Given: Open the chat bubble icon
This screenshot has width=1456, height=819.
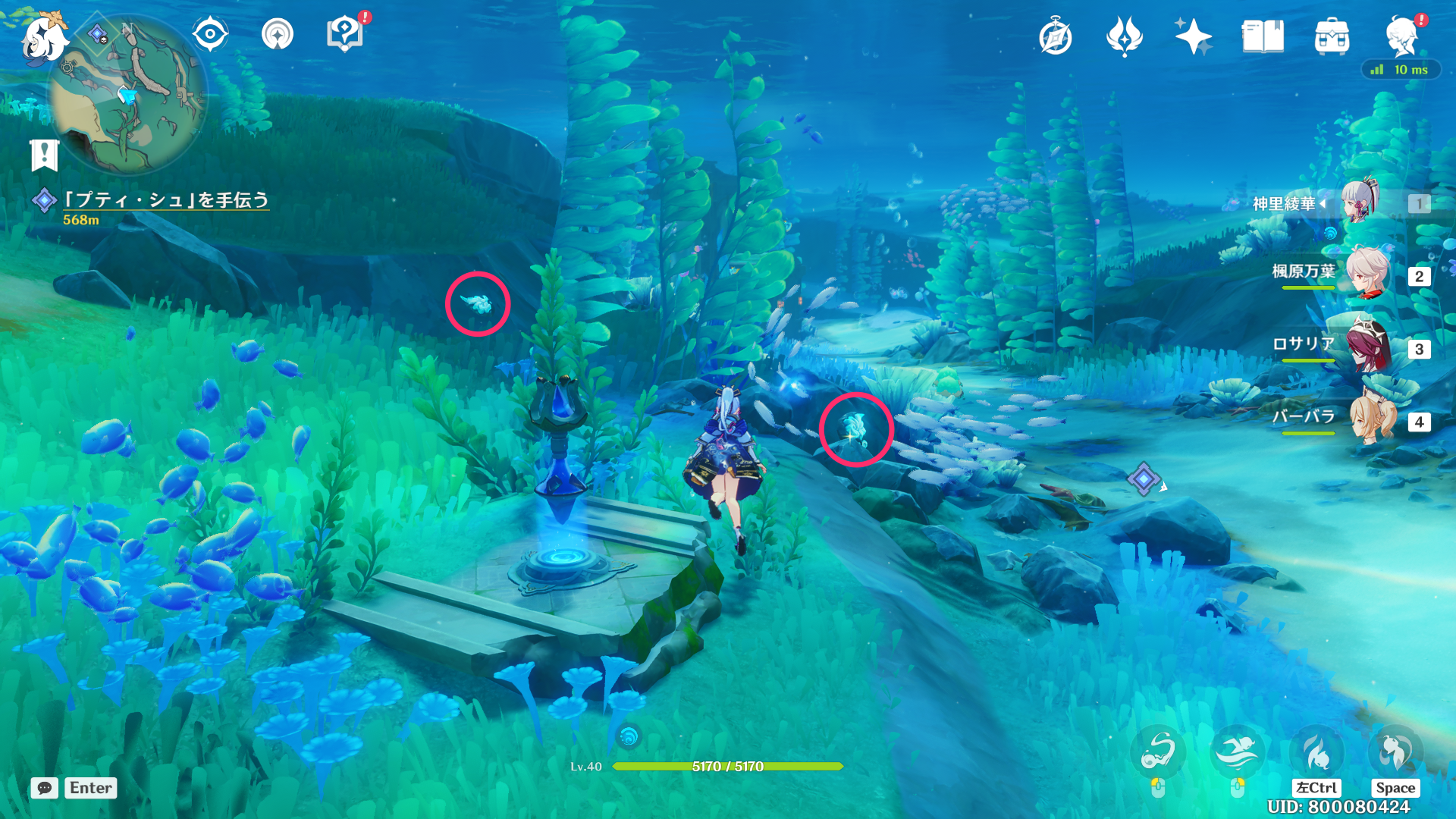Looking at the screenshot, I should pyautogui.click(x=45, y=788).
